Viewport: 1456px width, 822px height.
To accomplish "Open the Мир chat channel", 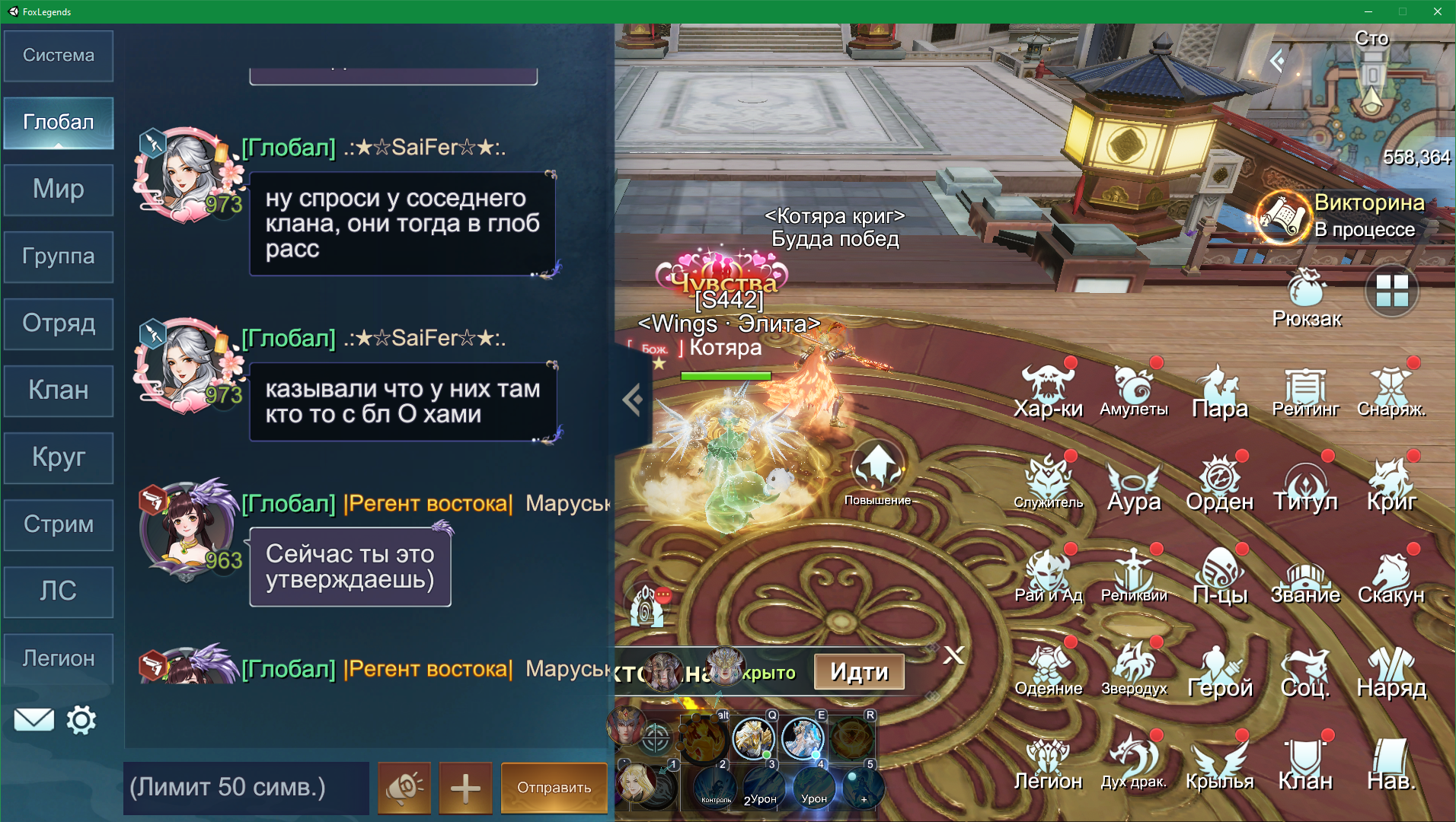I will tap(59, 190).
